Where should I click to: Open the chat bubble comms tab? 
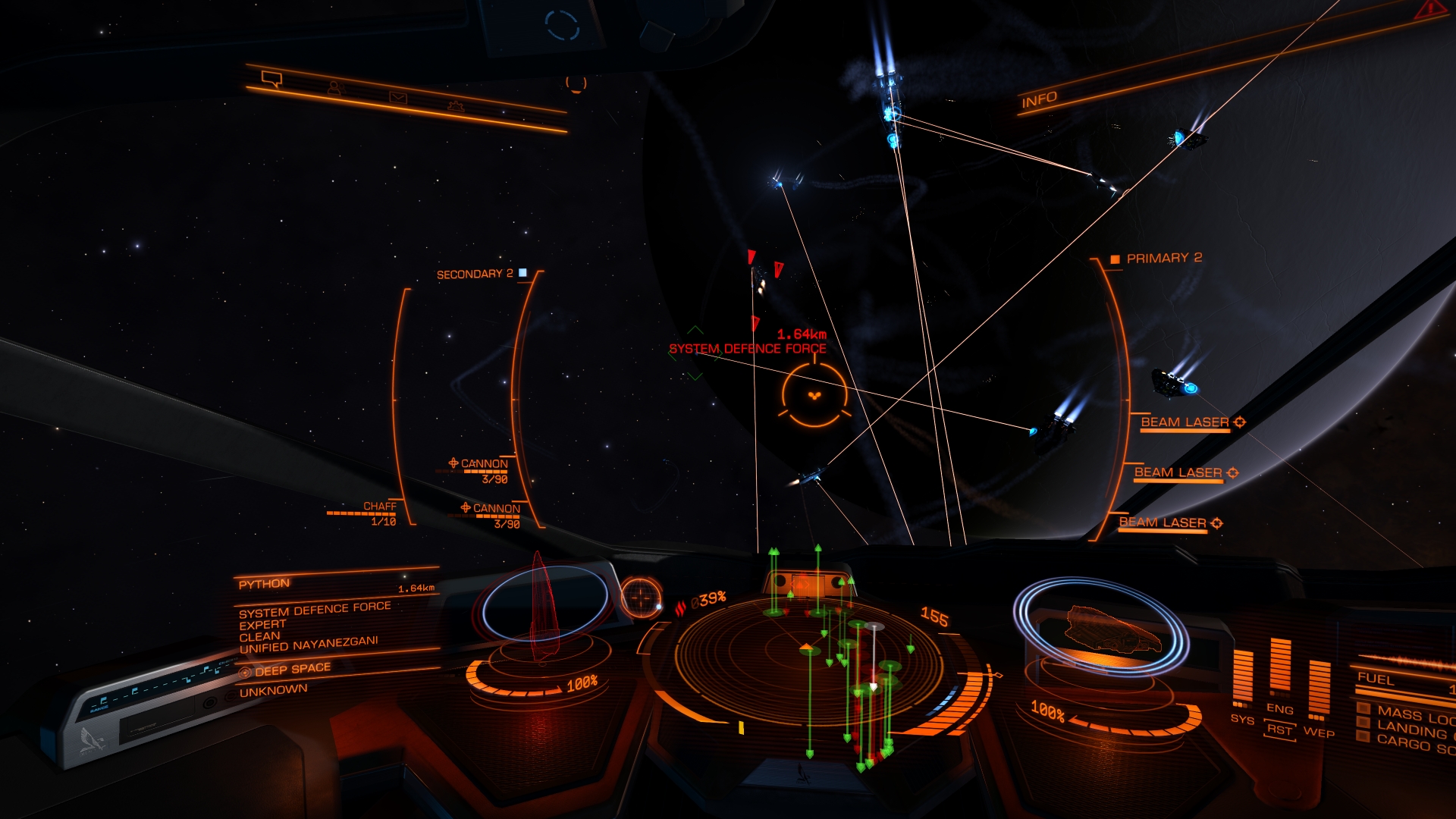coord(271,79)
